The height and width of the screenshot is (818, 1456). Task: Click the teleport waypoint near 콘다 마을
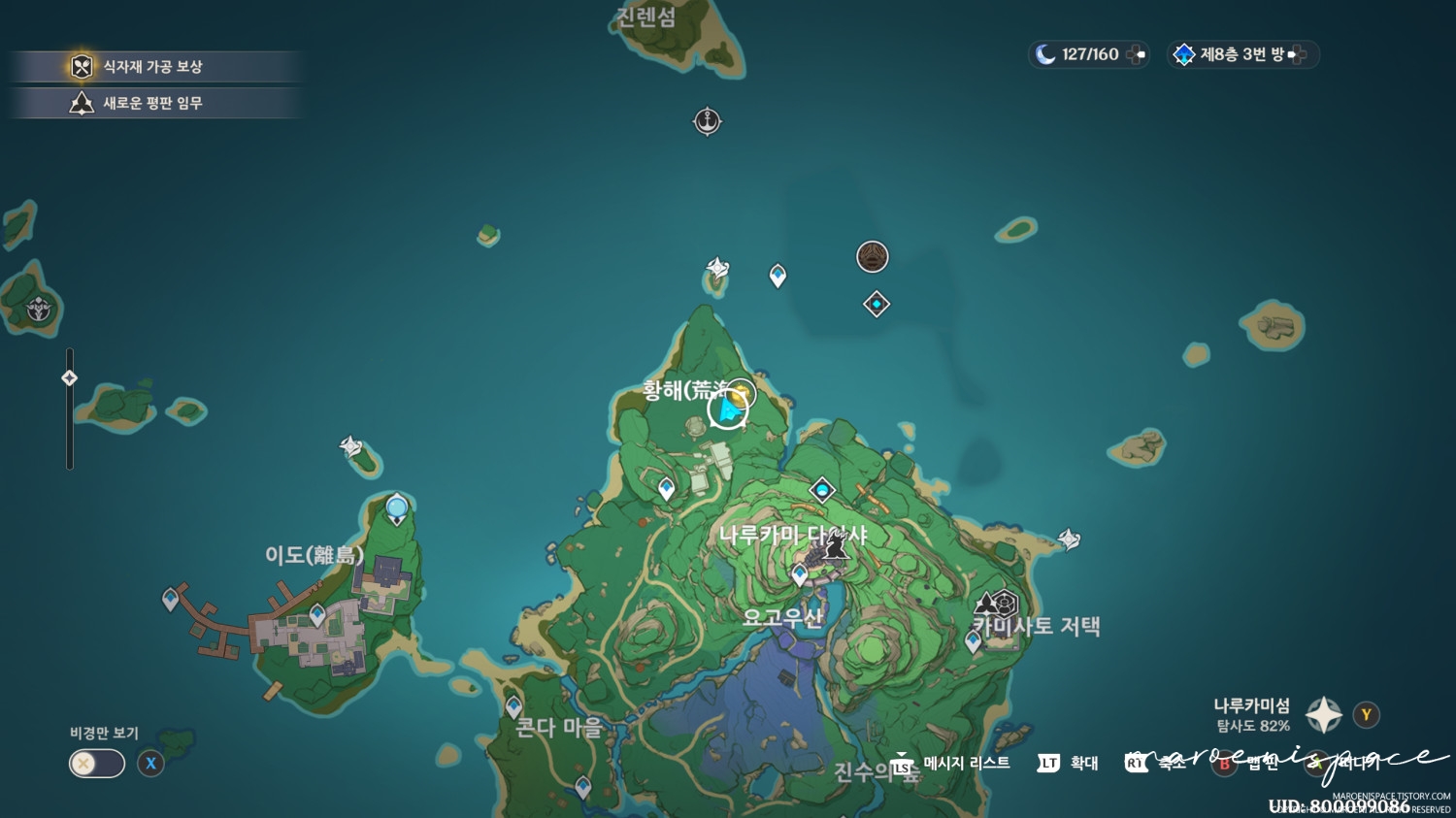pyautogui.click(x=512, y=704)
